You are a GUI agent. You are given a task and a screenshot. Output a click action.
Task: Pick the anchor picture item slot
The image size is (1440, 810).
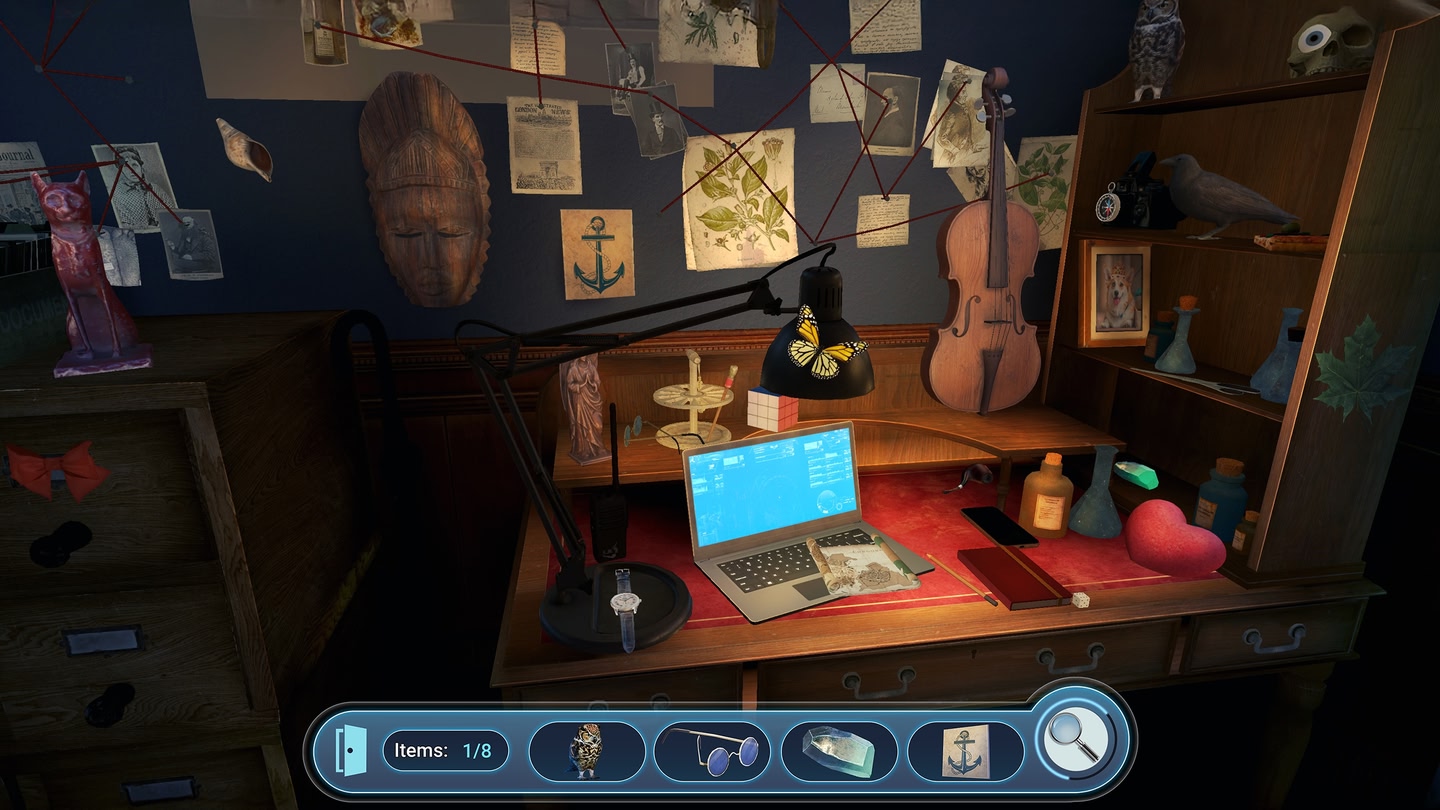click(965, 751)
